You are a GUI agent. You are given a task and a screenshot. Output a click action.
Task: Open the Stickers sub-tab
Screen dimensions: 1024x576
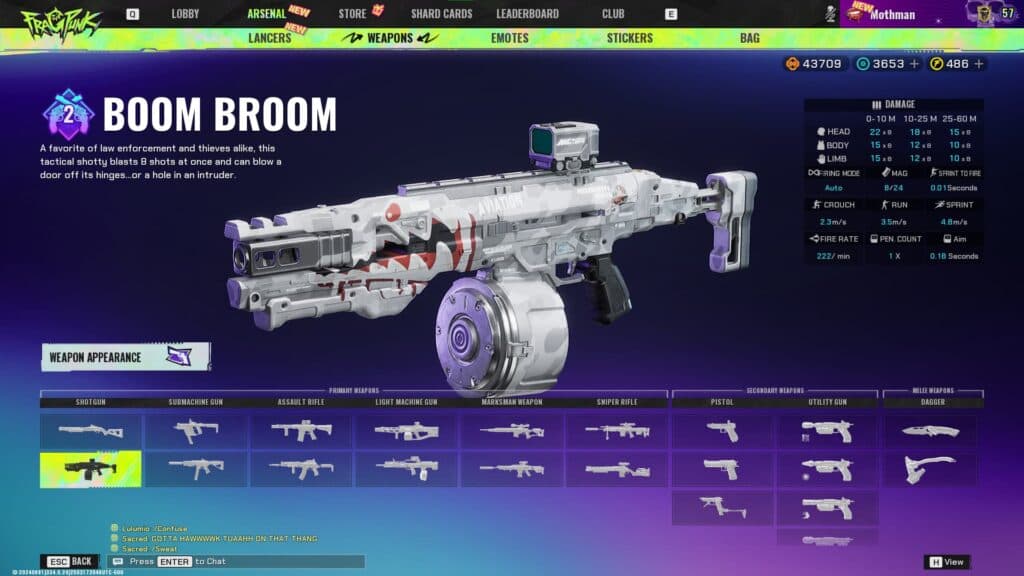click(x=629, y=38)
